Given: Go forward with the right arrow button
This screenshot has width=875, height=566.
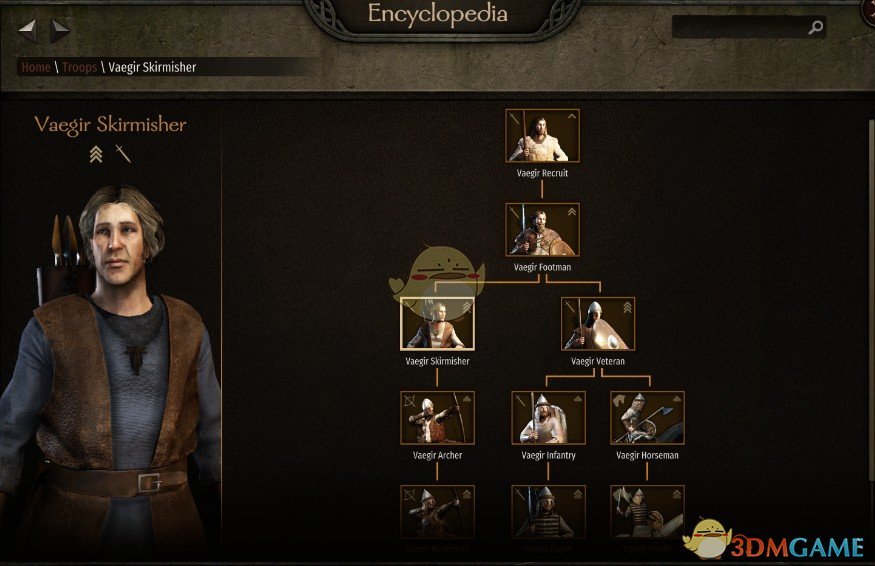Looking at the screenshot, I should click(x=60, y=30).
